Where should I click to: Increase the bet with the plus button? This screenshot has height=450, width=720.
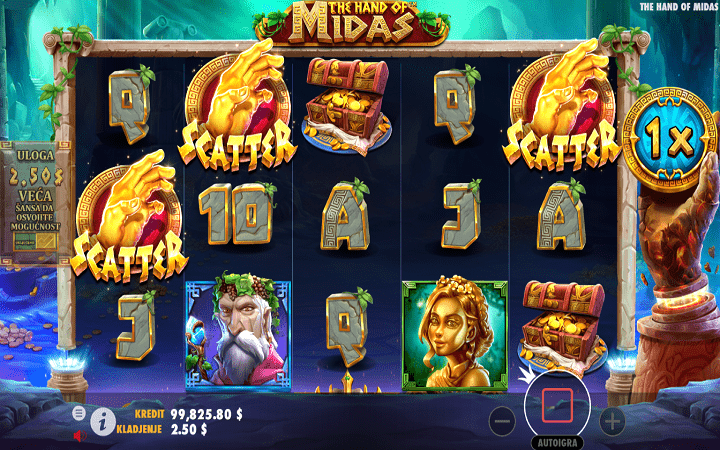pyautogui.click(x=611, y=421)
